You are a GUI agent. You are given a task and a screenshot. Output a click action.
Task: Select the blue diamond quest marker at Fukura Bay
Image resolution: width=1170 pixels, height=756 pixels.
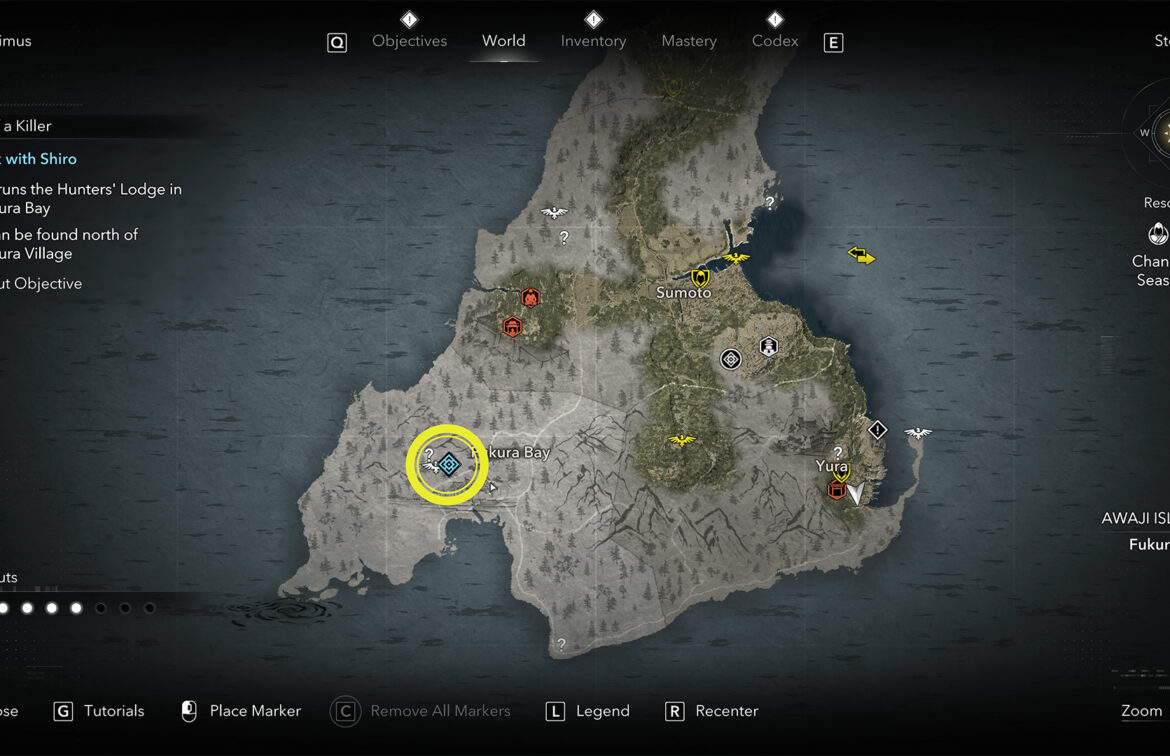448,463
